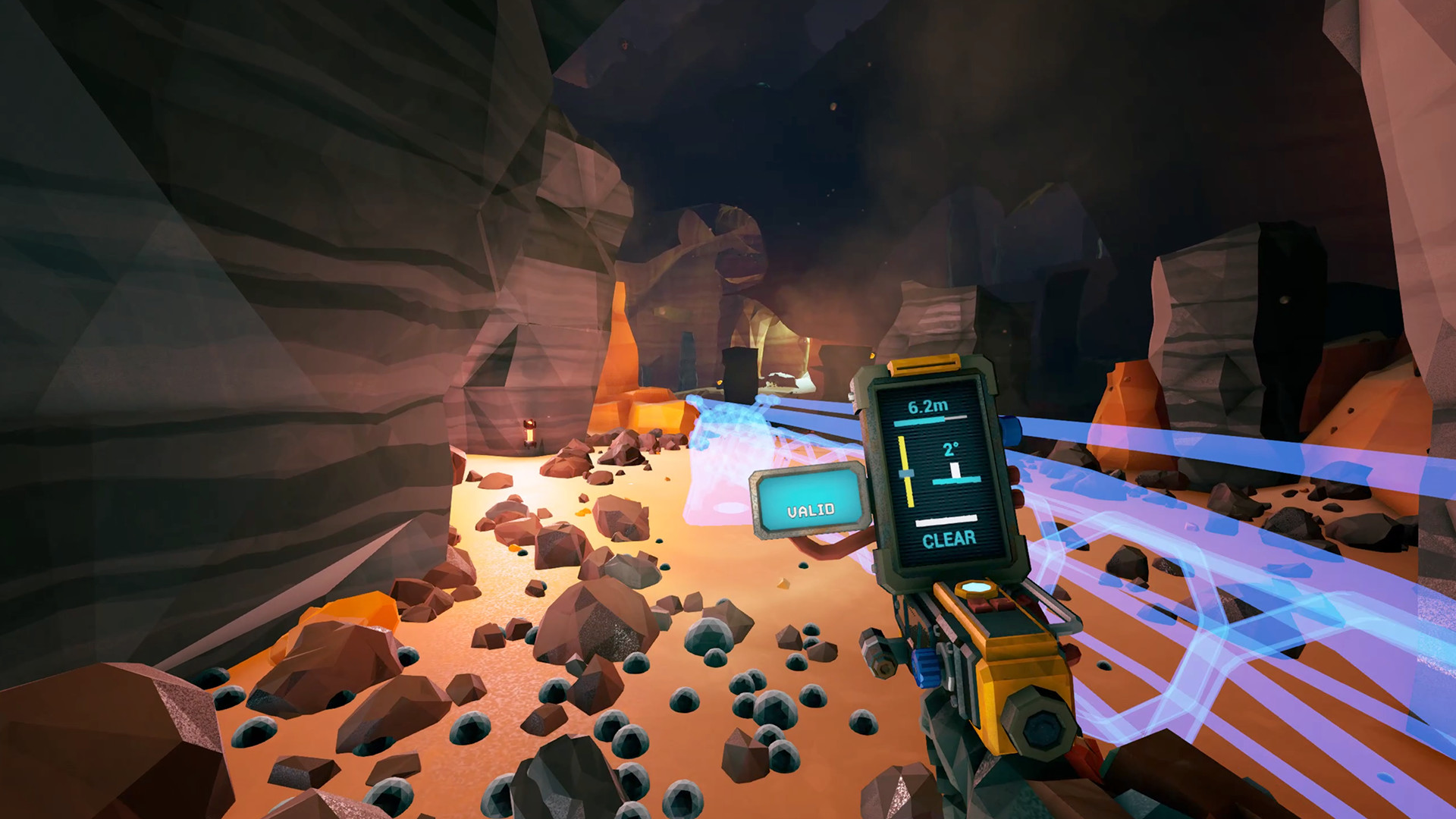Screen dimensions: 1456x819
Task: Click the 6.2m distance readout on the scanner
Action: (x=927, y=406)
